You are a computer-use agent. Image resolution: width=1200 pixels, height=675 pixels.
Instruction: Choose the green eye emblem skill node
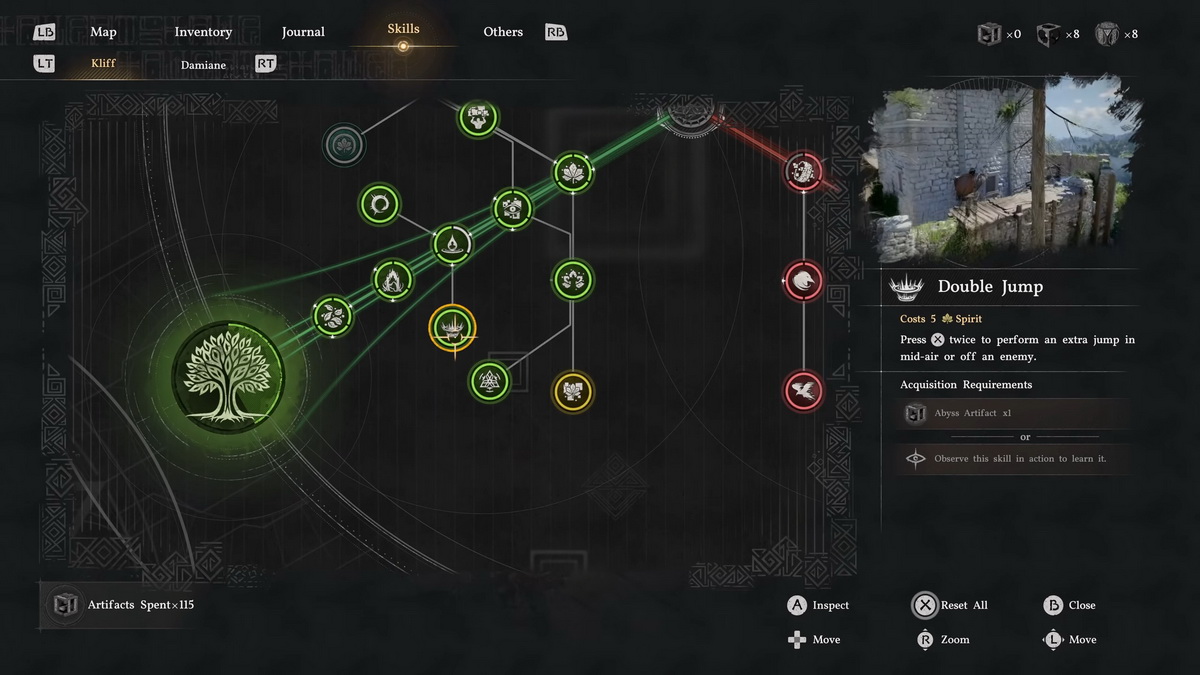(511, 209)
